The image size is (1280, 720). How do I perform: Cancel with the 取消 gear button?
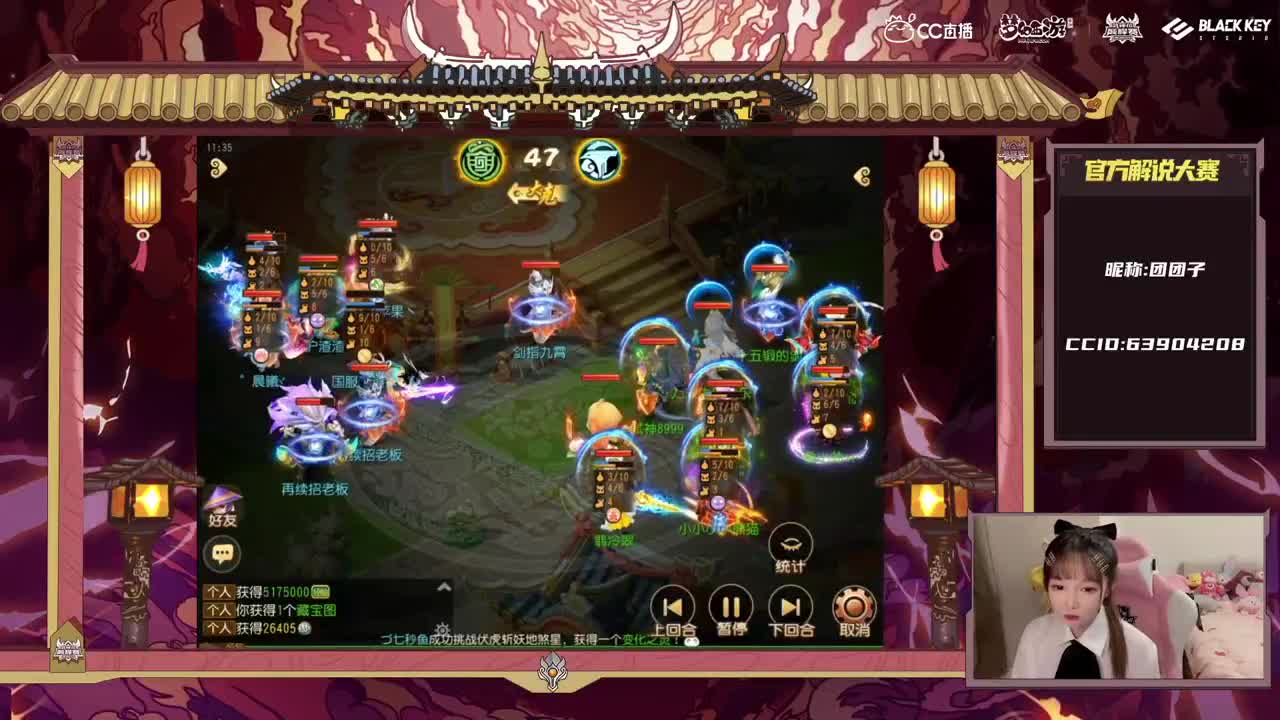pos(852,605)
